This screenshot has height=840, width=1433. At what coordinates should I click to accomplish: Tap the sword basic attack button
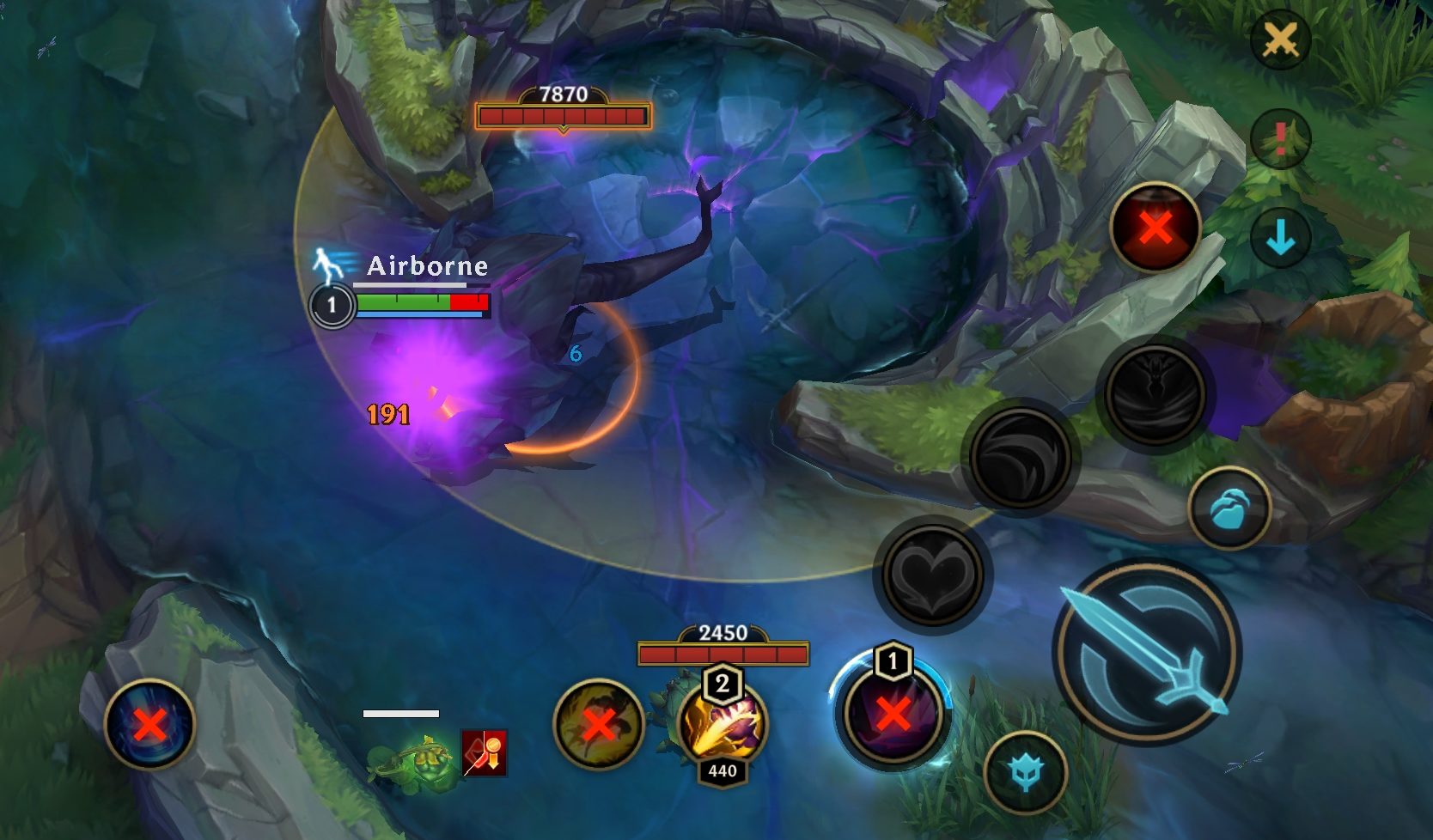[1148, 649]
